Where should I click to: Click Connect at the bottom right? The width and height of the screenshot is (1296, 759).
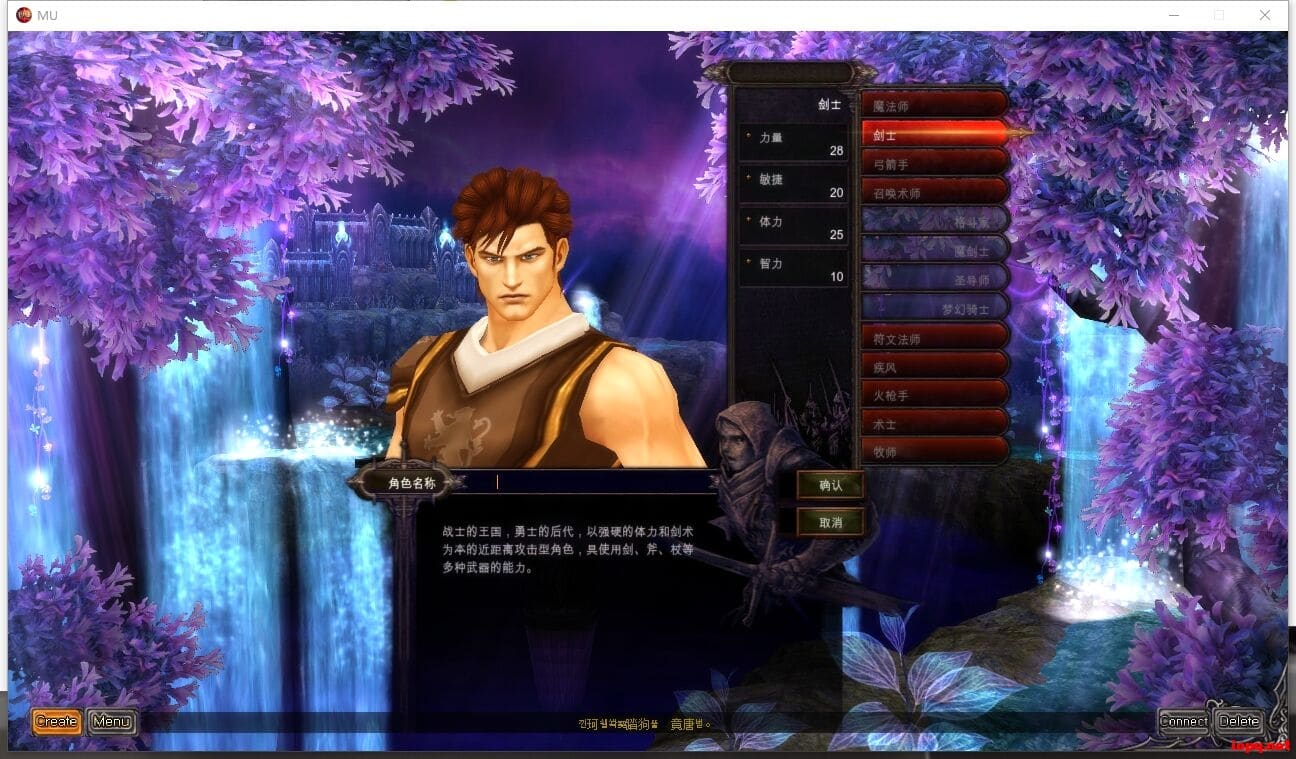tap(1184, 721)
